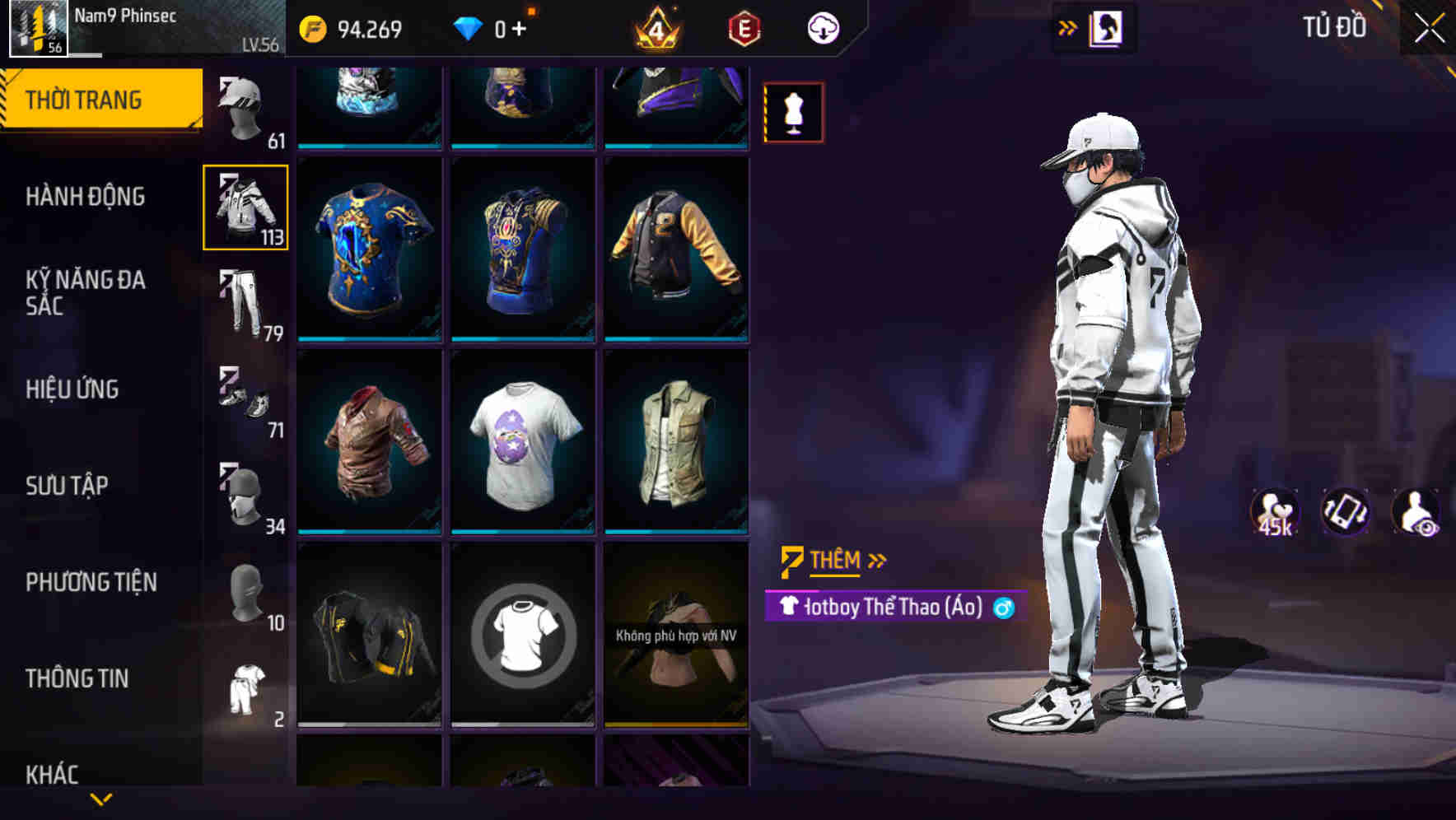Select the mask category showing 34 items
Viewport: 1456px width, 820px height.
(245, 494)
